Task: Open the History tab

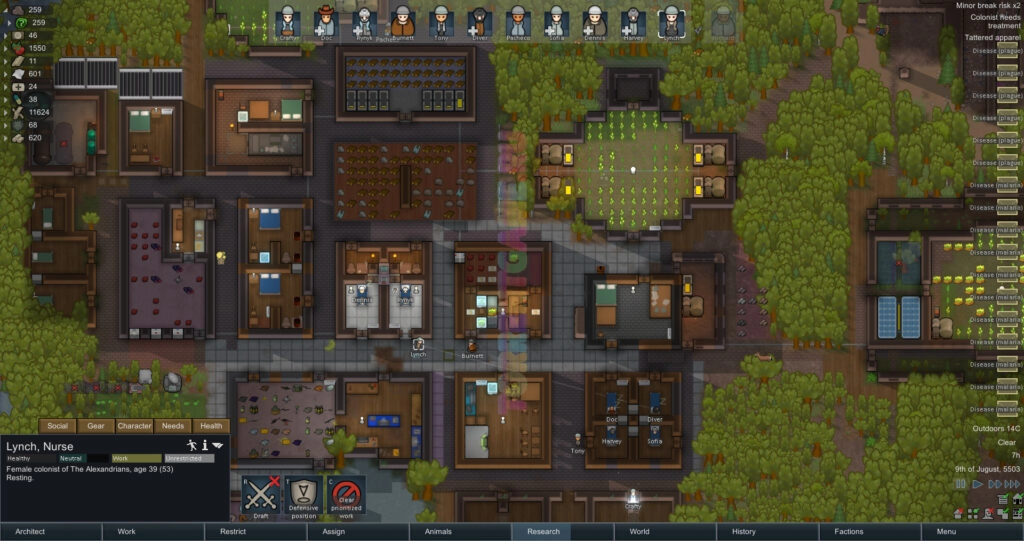Action: [x=743, y=532]
